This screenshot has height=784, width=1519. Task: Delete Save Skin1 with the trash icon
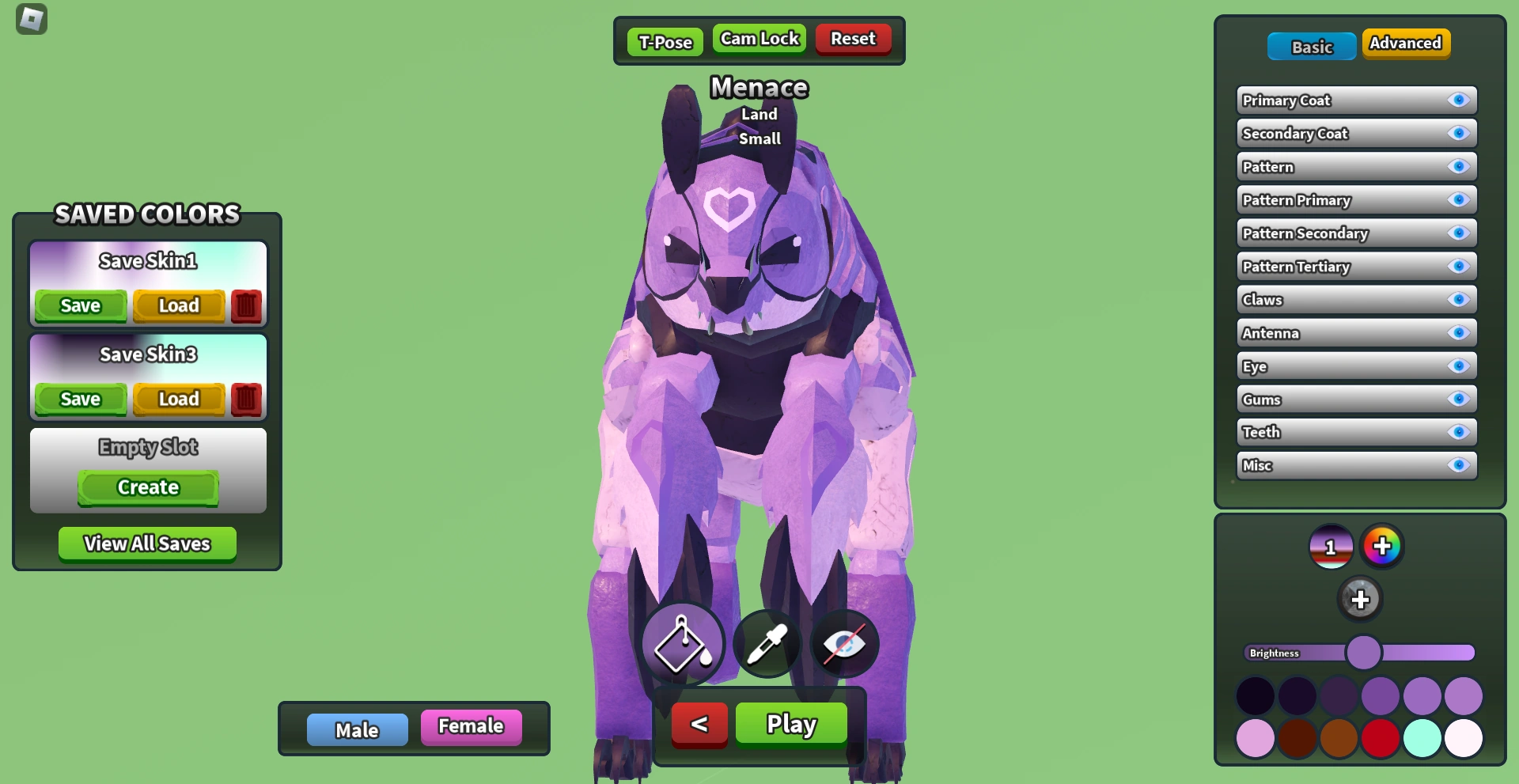[x=245, y=306]
